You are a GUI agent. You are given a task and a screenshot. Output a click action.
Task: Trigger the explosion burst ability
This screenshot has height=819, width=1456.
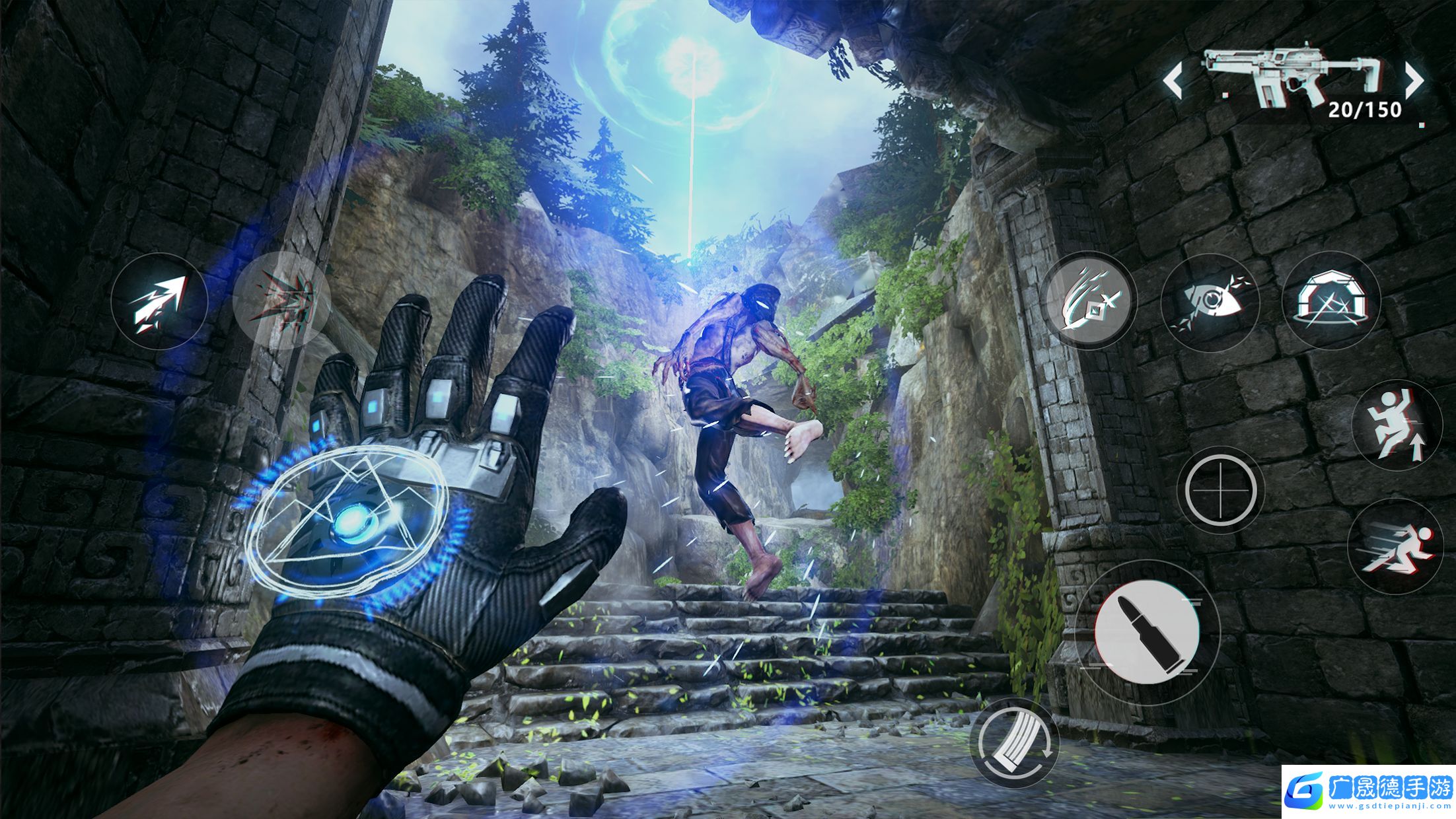[x=282, y=301]
